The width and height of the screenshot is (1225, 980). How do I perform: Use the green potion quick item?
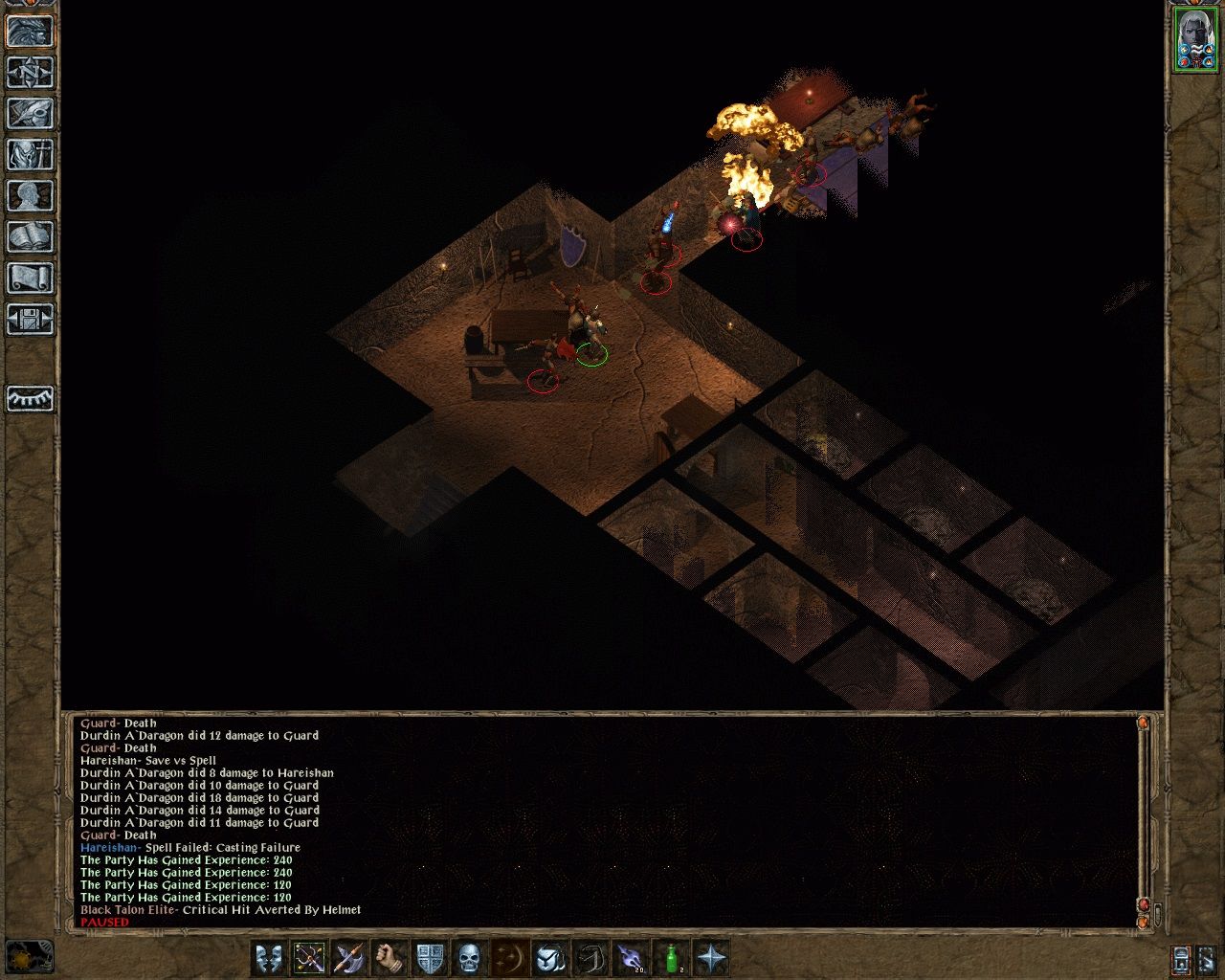point(672,958)
